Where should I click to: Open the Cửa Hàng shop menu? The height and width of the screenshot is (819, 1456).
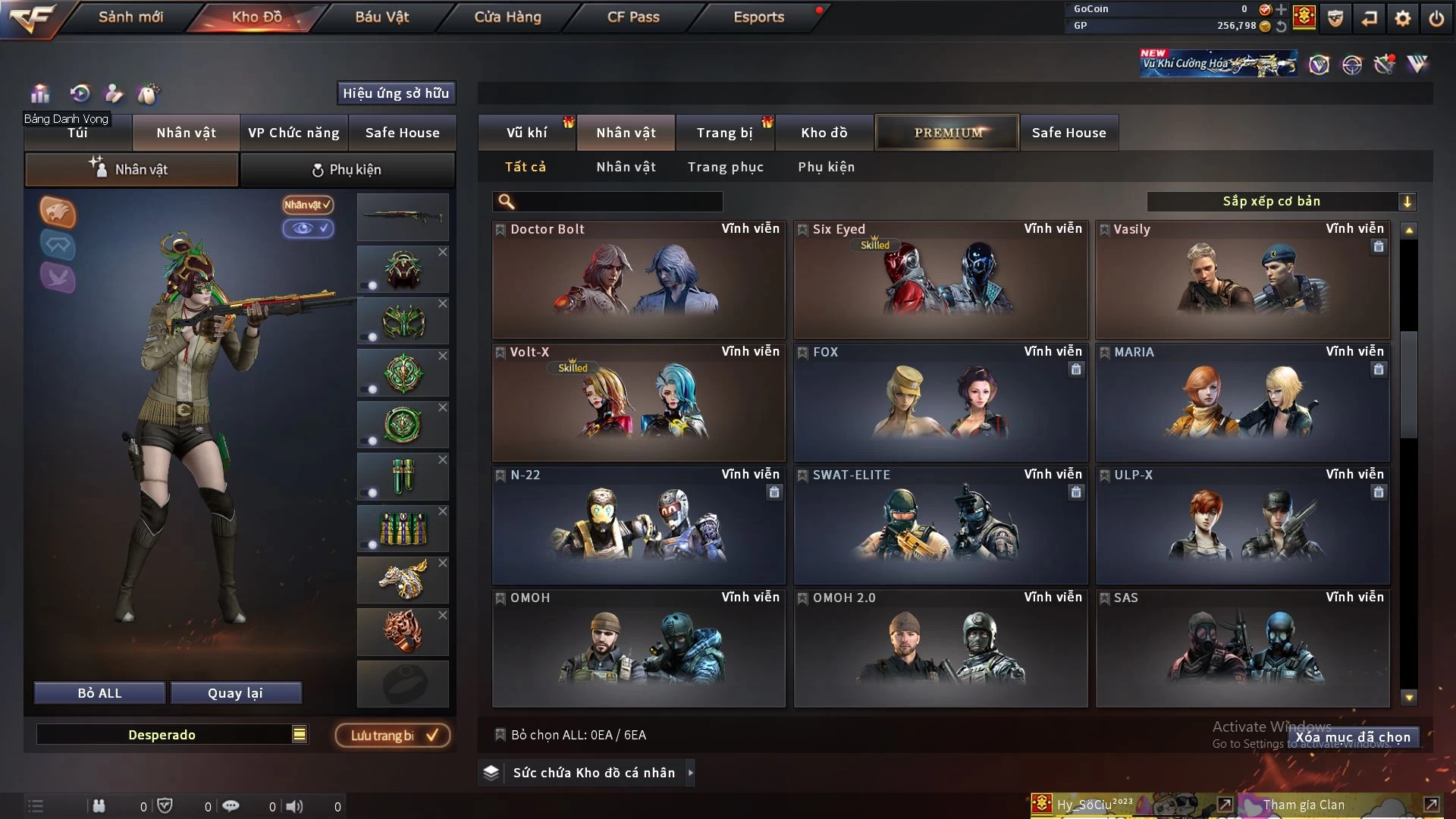click(x=507, y=17)
